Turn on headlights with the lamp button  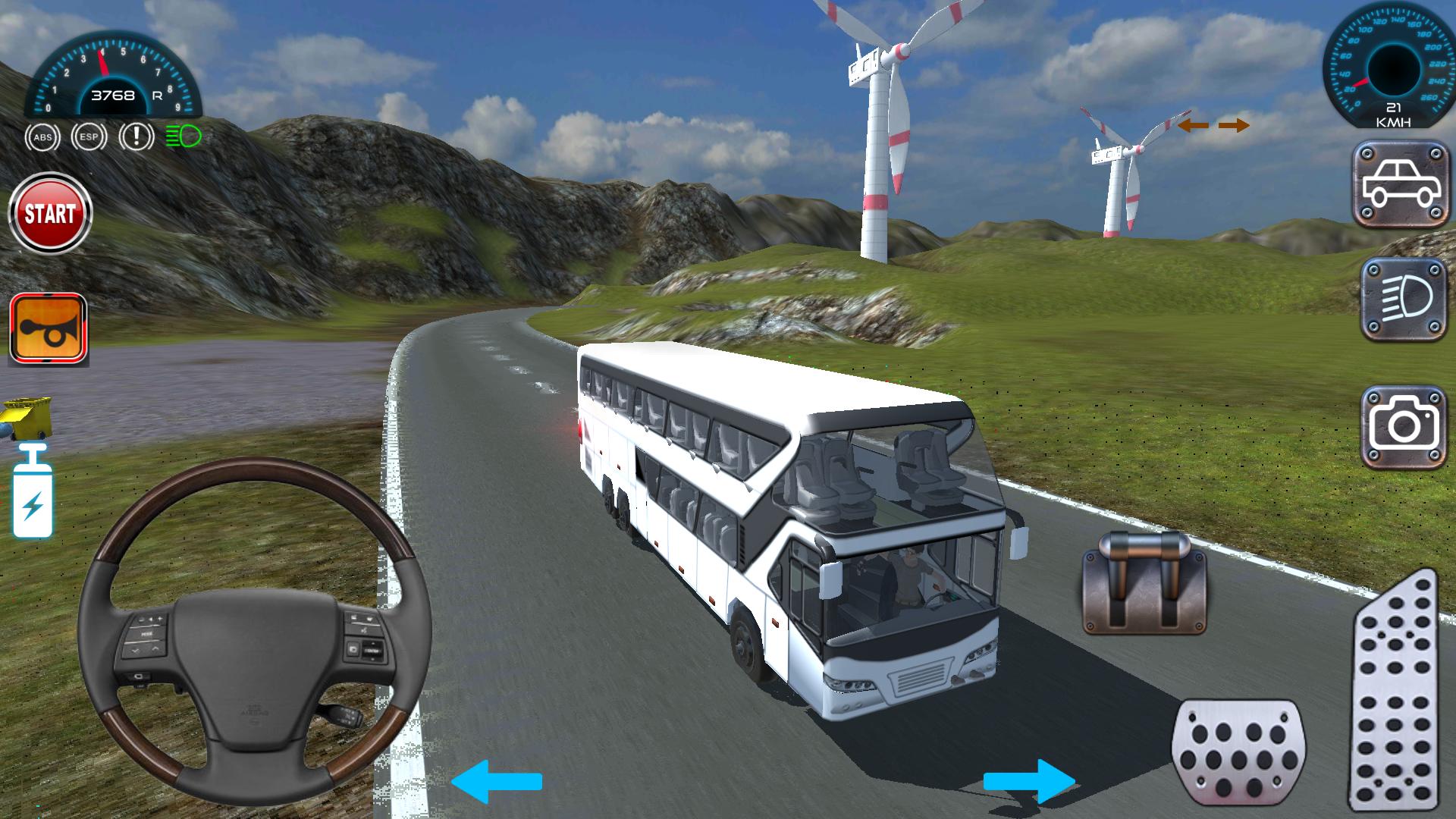(x=1403, y=300)
